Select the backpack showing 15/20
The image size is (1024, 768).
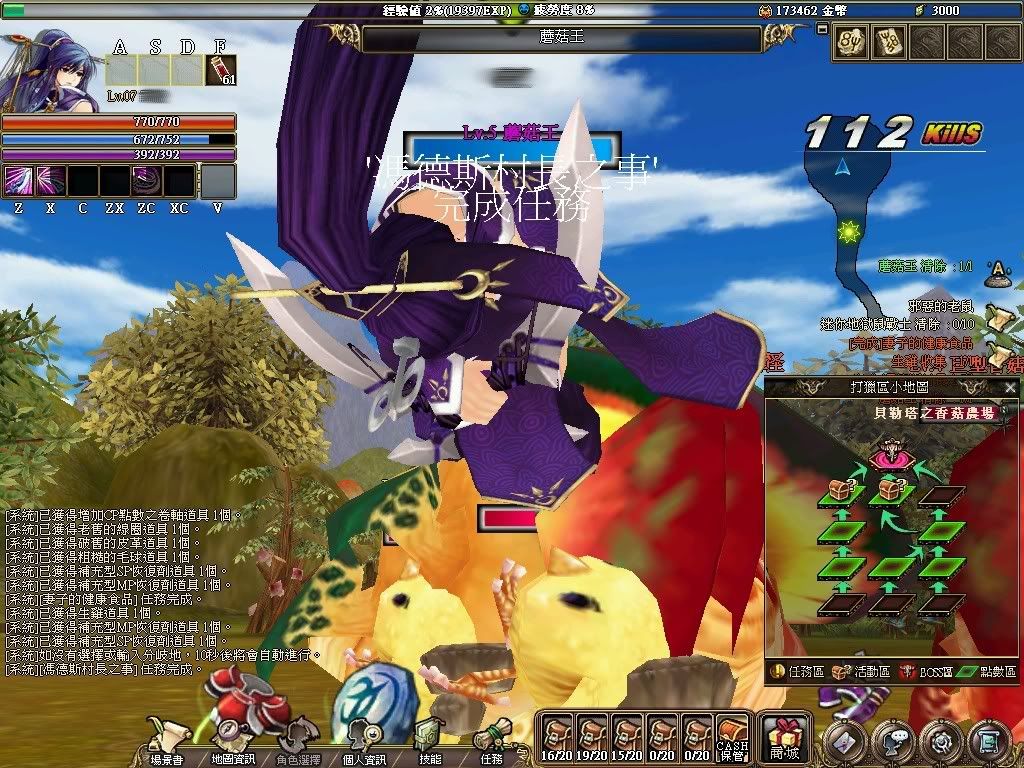click(627, 738)
